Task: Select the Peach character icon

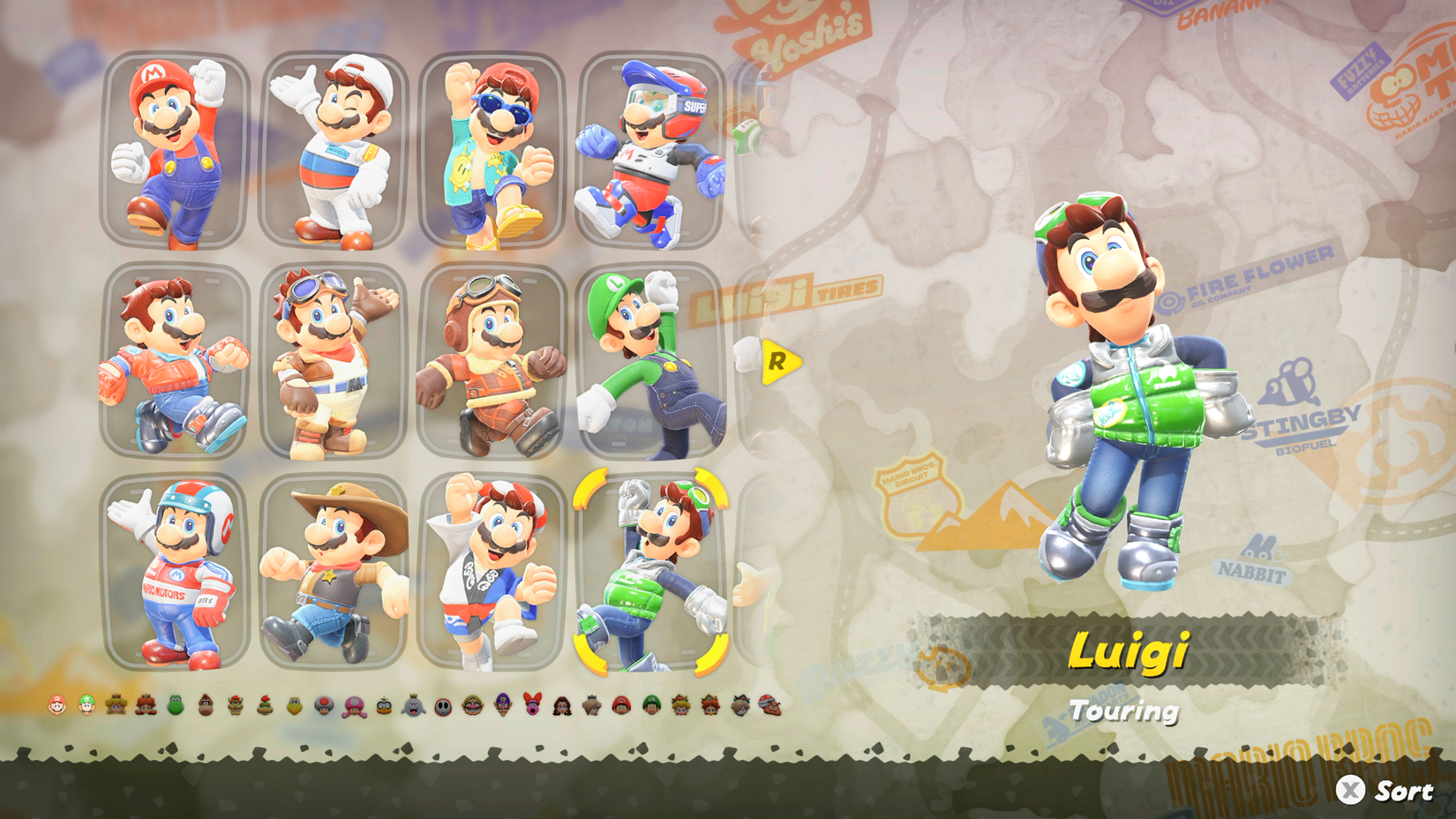Action: pyautogui.click(x=115, y=704)
